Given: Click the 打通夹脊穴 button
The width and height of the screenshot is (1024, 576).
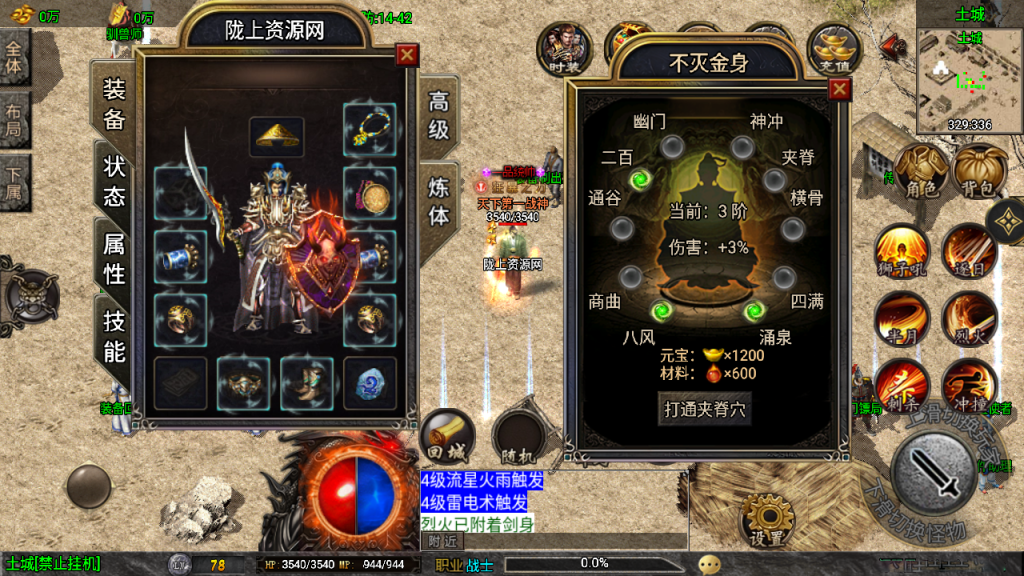Looking at the screenshot, I should [x=705, y=408].
